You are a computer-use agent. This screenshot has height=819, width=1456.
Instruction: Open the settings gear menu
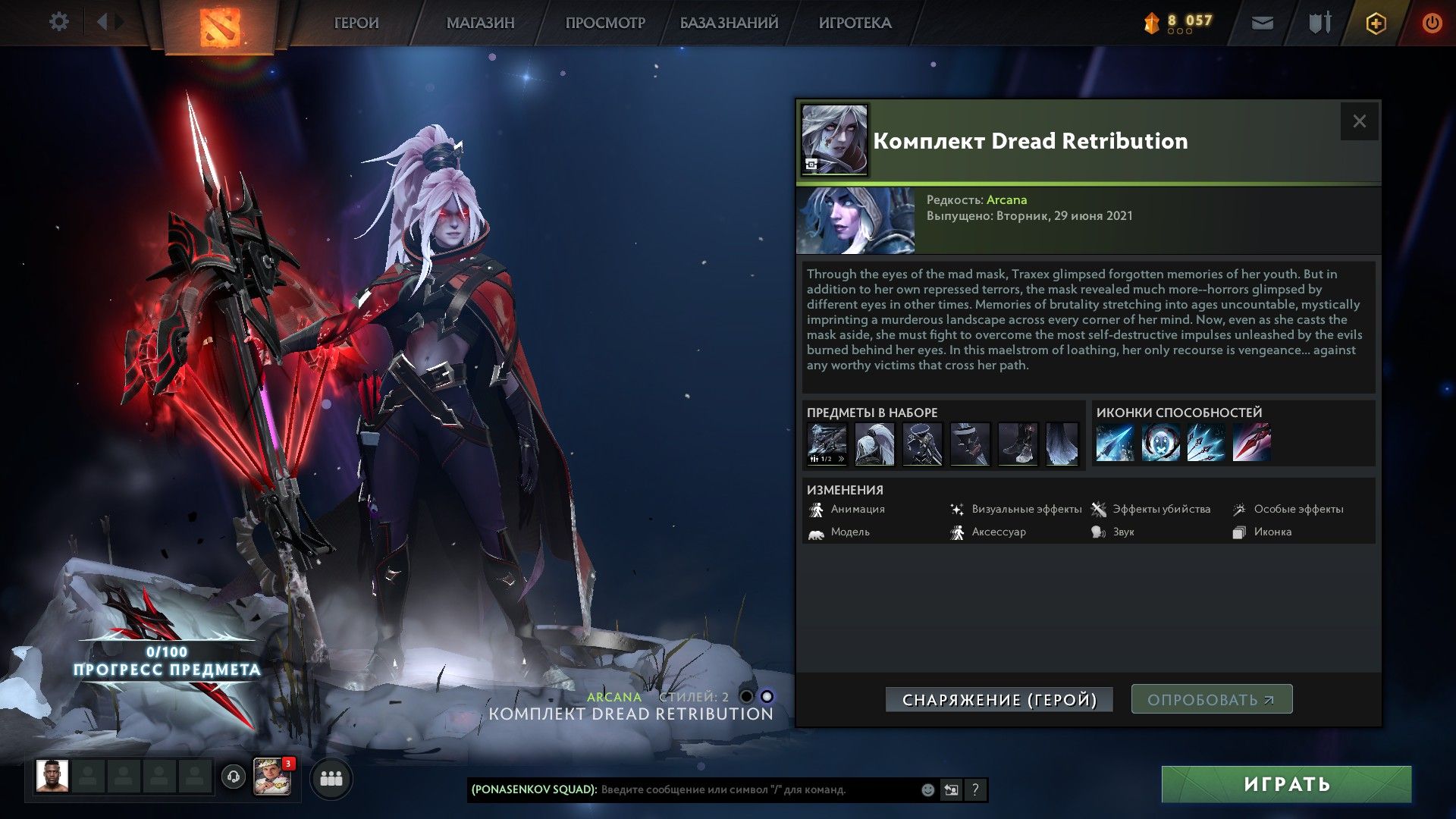(x=58, y=22)
